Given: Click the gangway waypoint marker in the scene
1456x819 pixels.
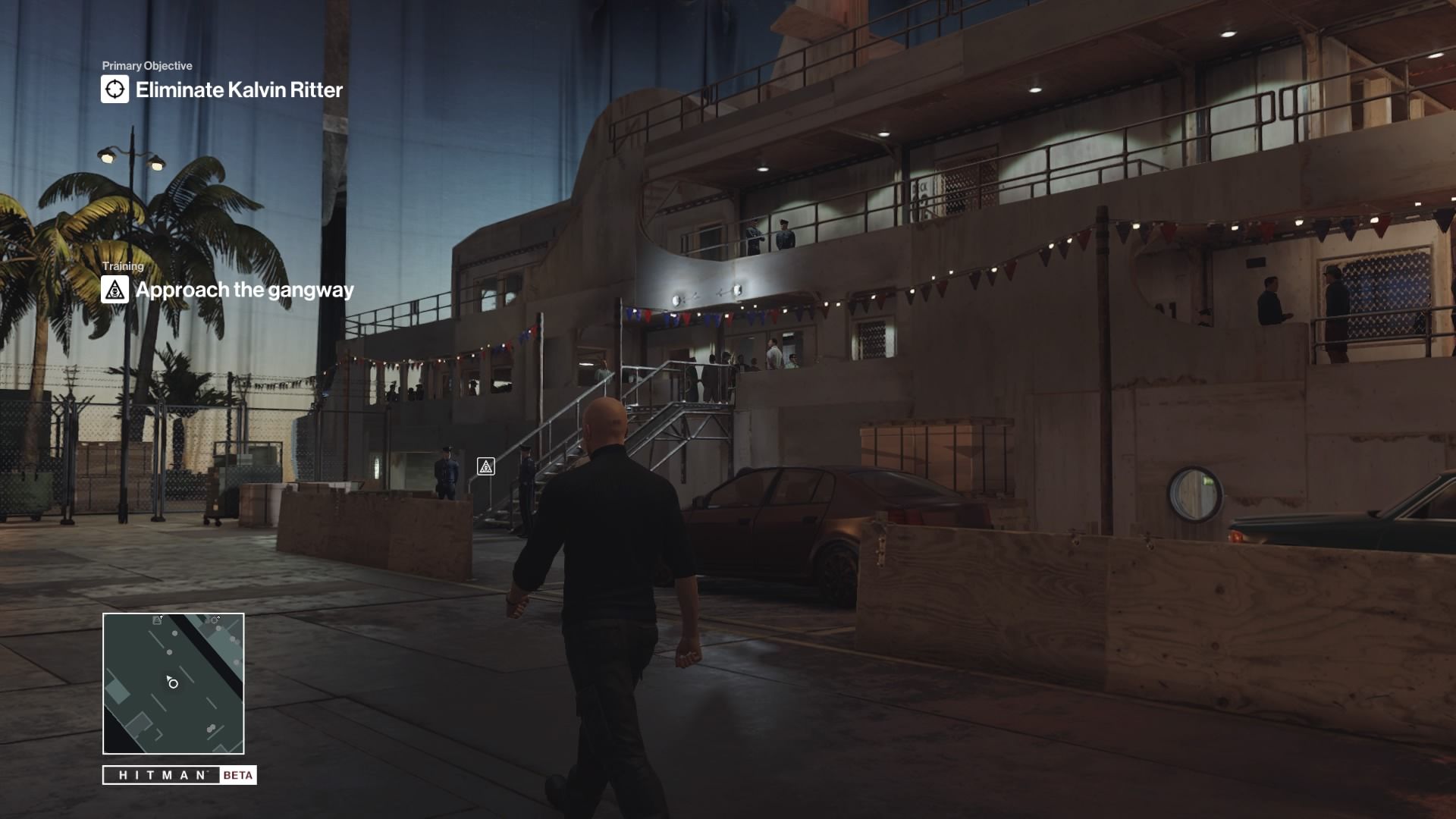Looking at the screenshot, I should [486, 466].
